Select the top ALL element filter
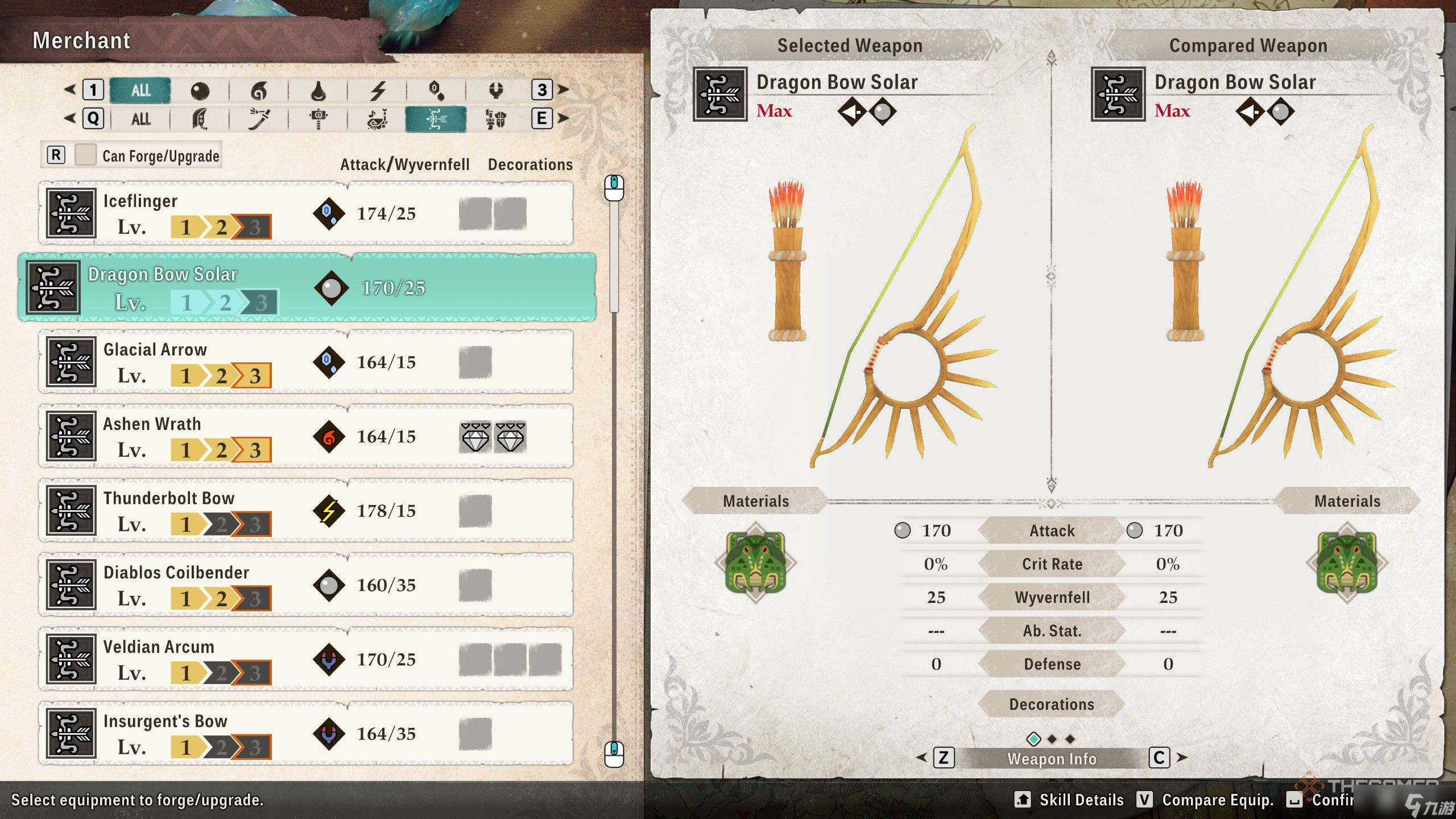 click(x=140, y=90)
